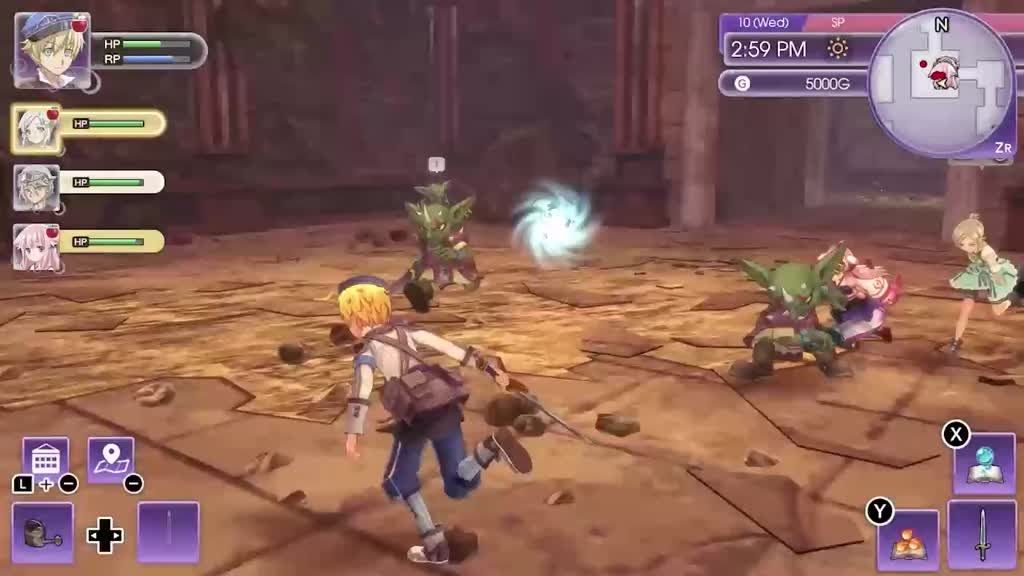Select the watering can tool slot
1024x576 pixels.
tap(43, 532)
